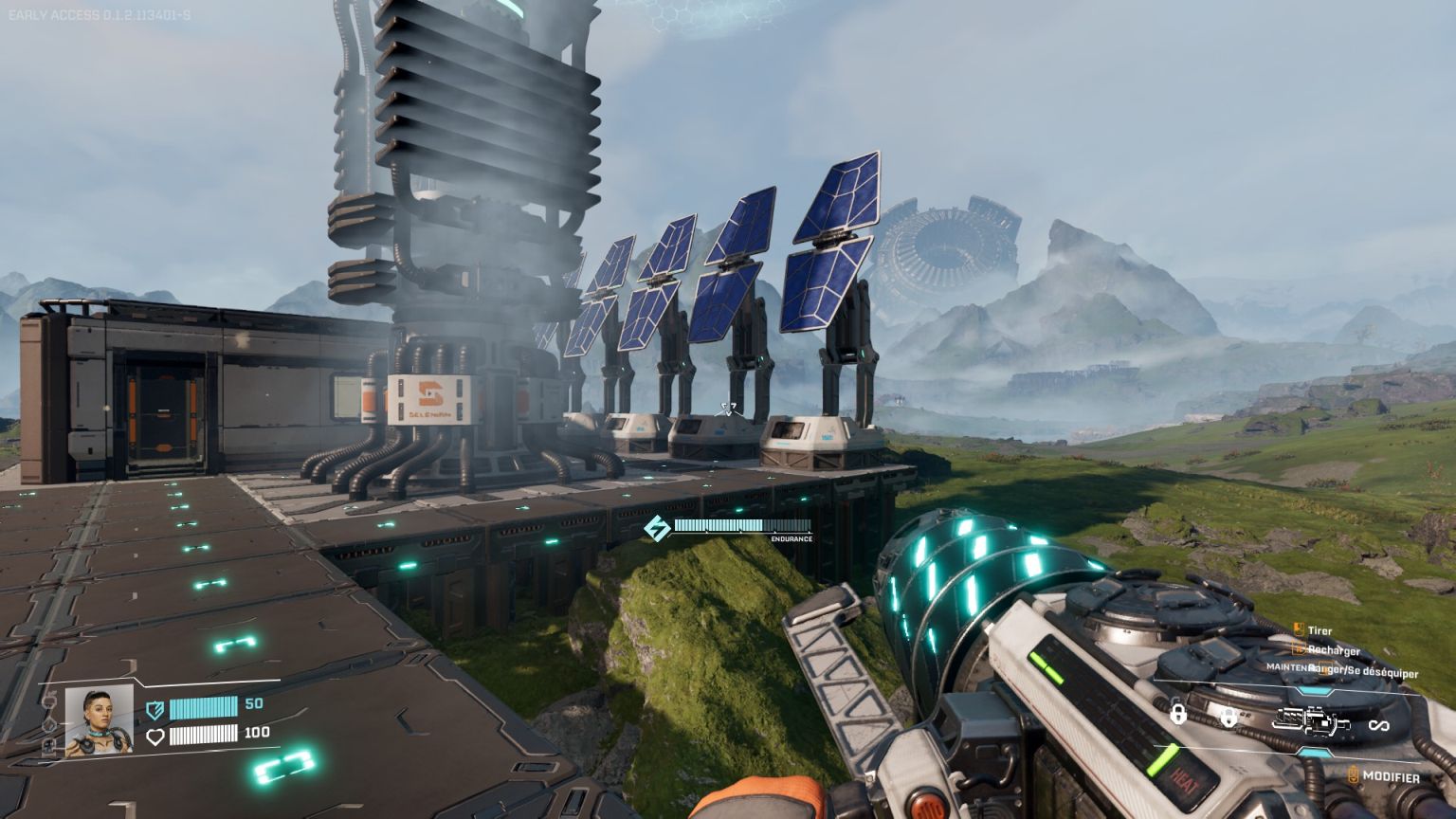Click the apple-shaped hunger icon beside the portrait
The image size is (1456, 819).
tap(50, 701)
